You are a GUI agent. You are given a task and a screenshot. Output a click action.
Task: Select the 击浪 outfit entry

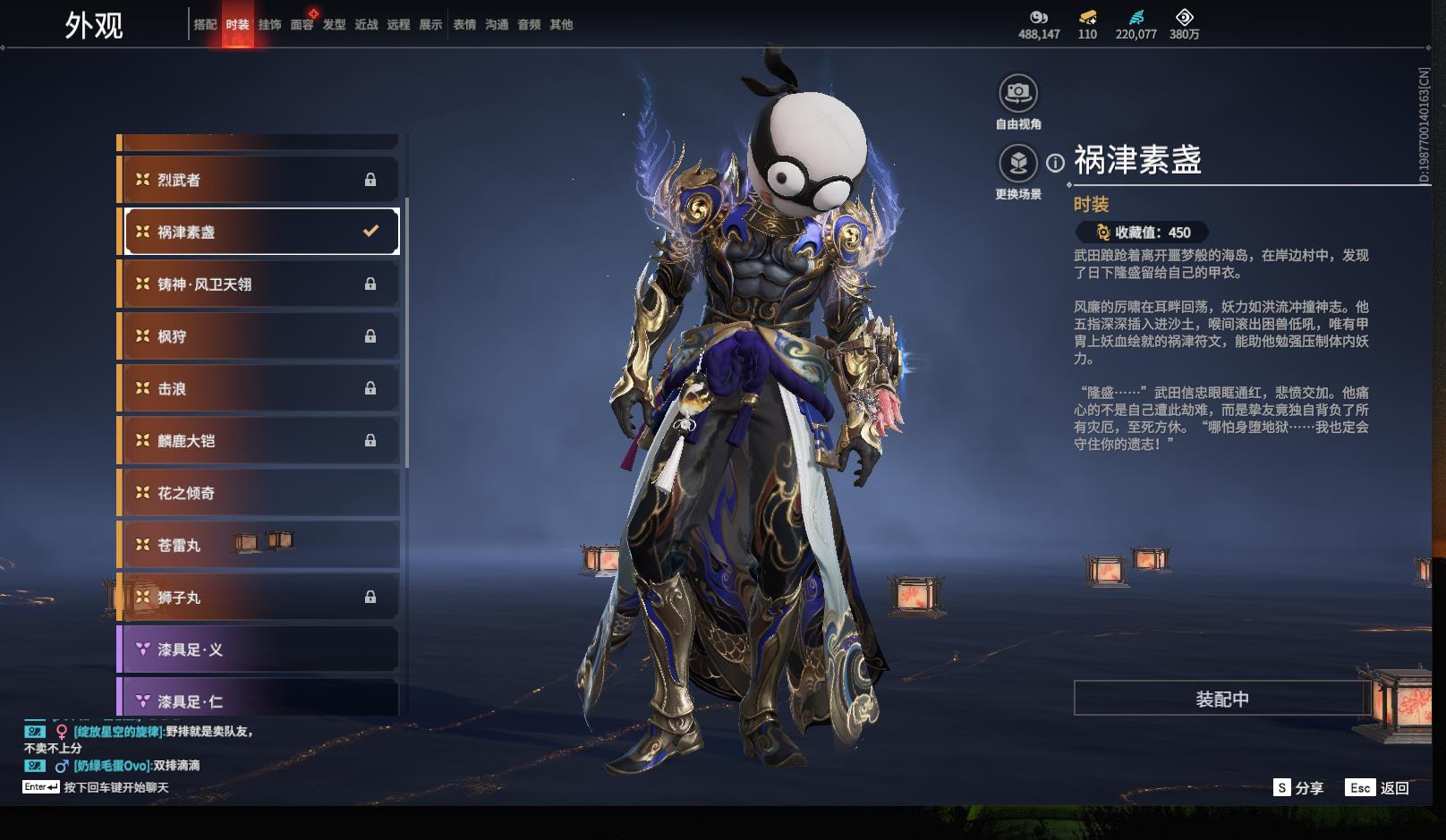(259, 388)
